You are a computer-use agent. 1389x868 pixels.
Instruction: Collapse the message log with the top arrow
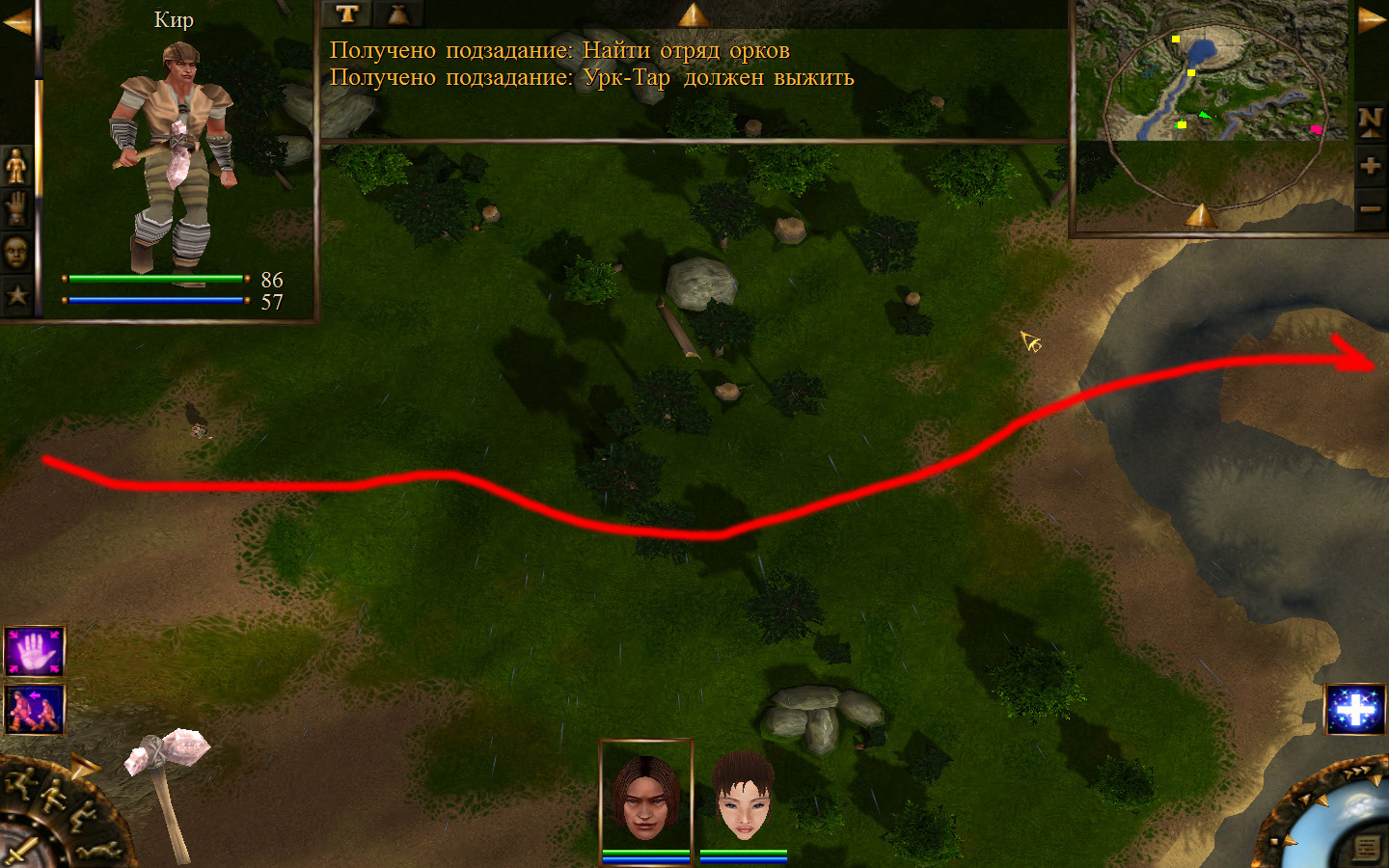point(693,14)
